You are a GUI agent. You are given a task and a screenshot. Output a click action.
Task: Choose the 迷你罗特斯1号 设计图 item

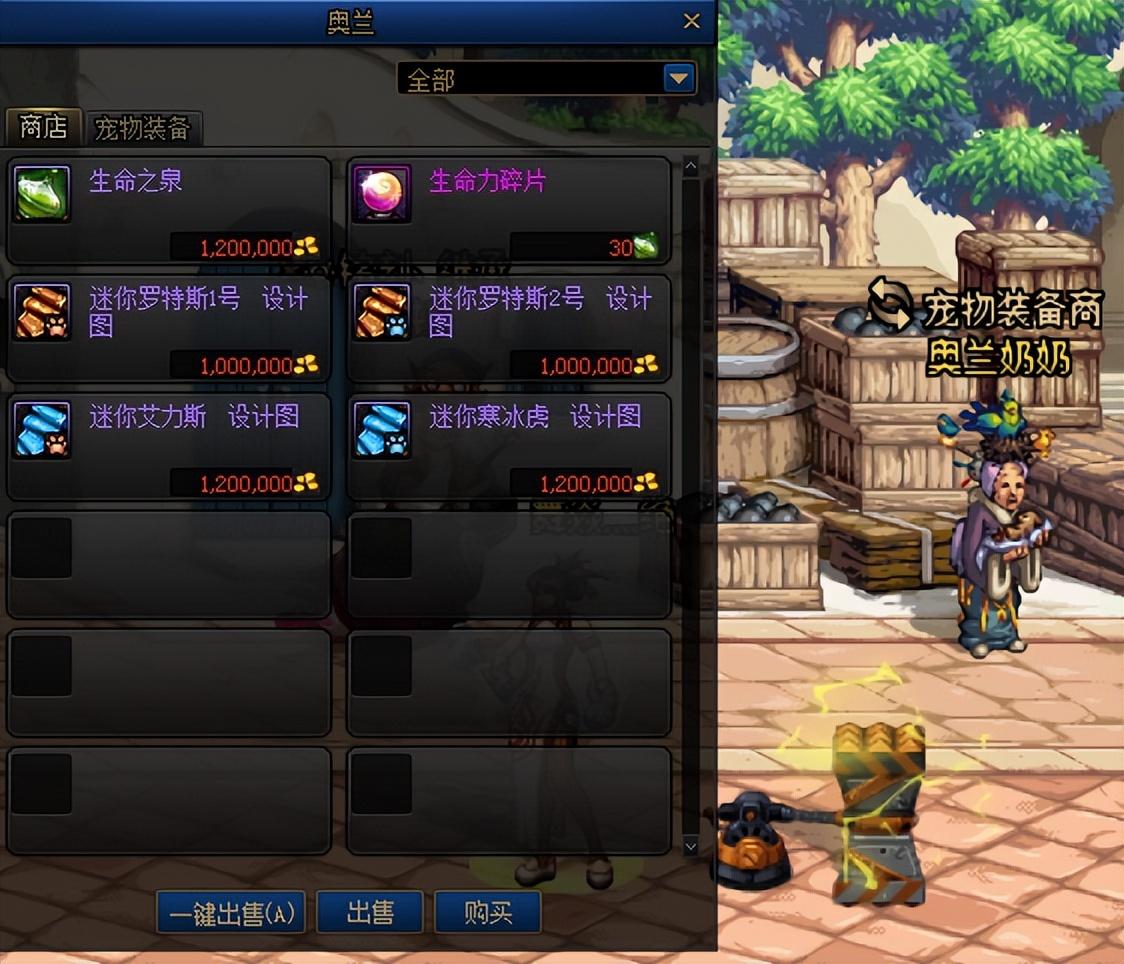click(x=169, y=328)
